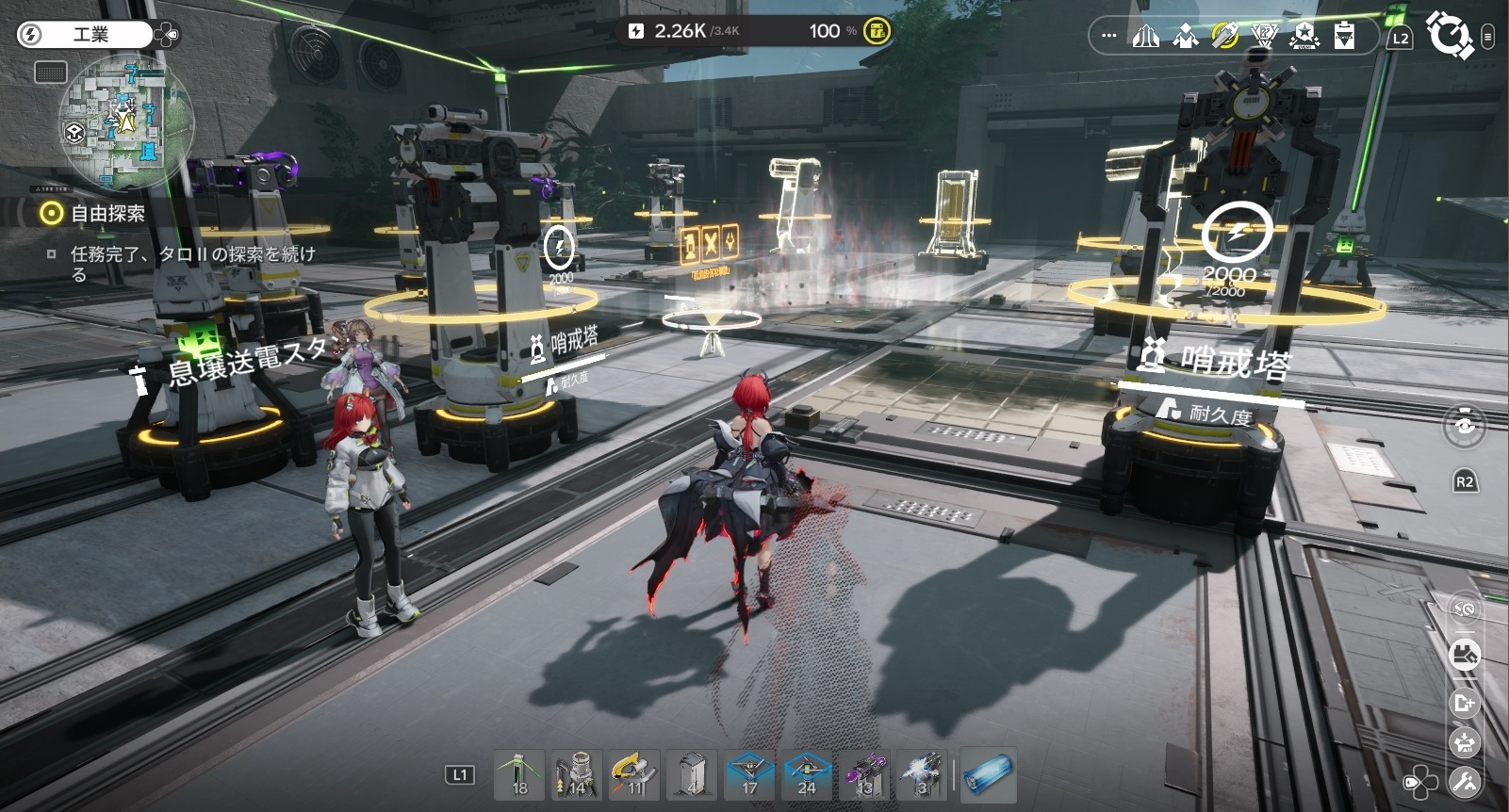
Task: Select the 工業 industry mode label
Action: pos(90,35)
